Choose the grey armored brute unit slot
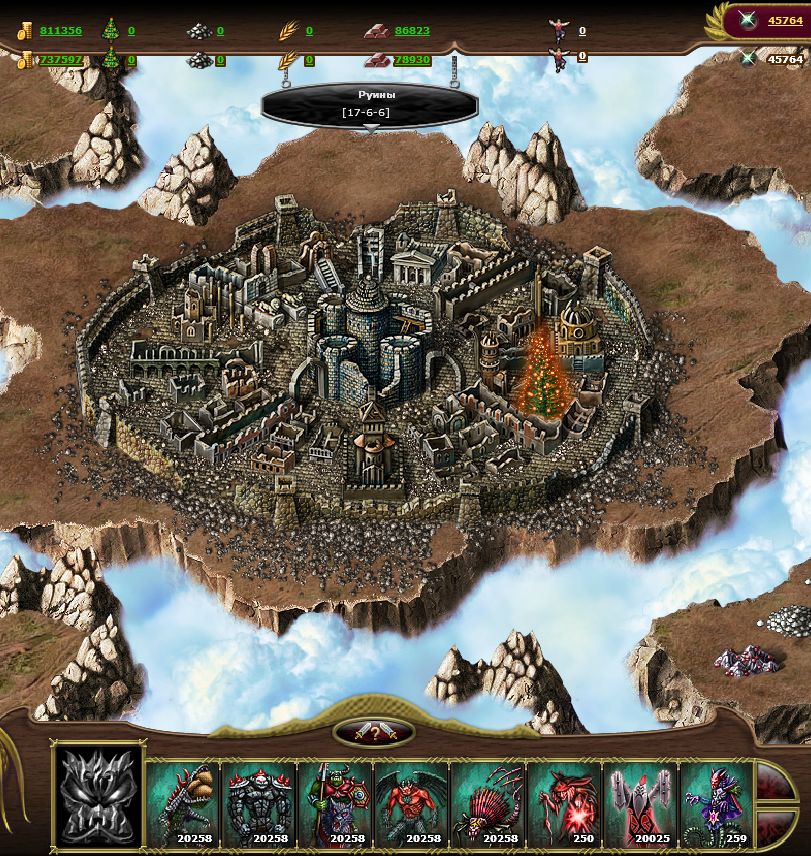The height and width of the screenshot is (856, 811). [x=259, y=804]
